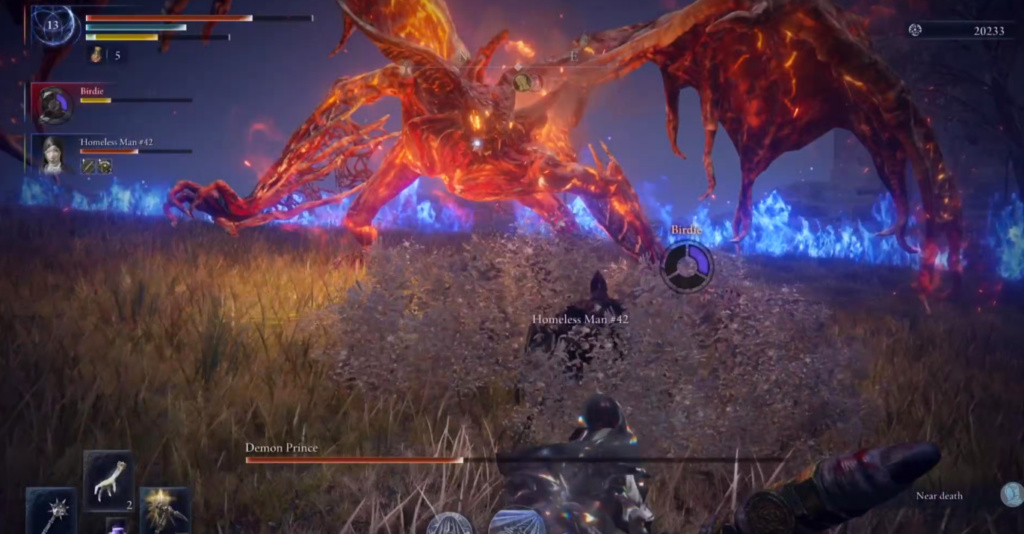Image resolution: width=1024 pixels, height=534 pixels.
Task: Select Birdie's teammate portrait
Action: [54, 103]
